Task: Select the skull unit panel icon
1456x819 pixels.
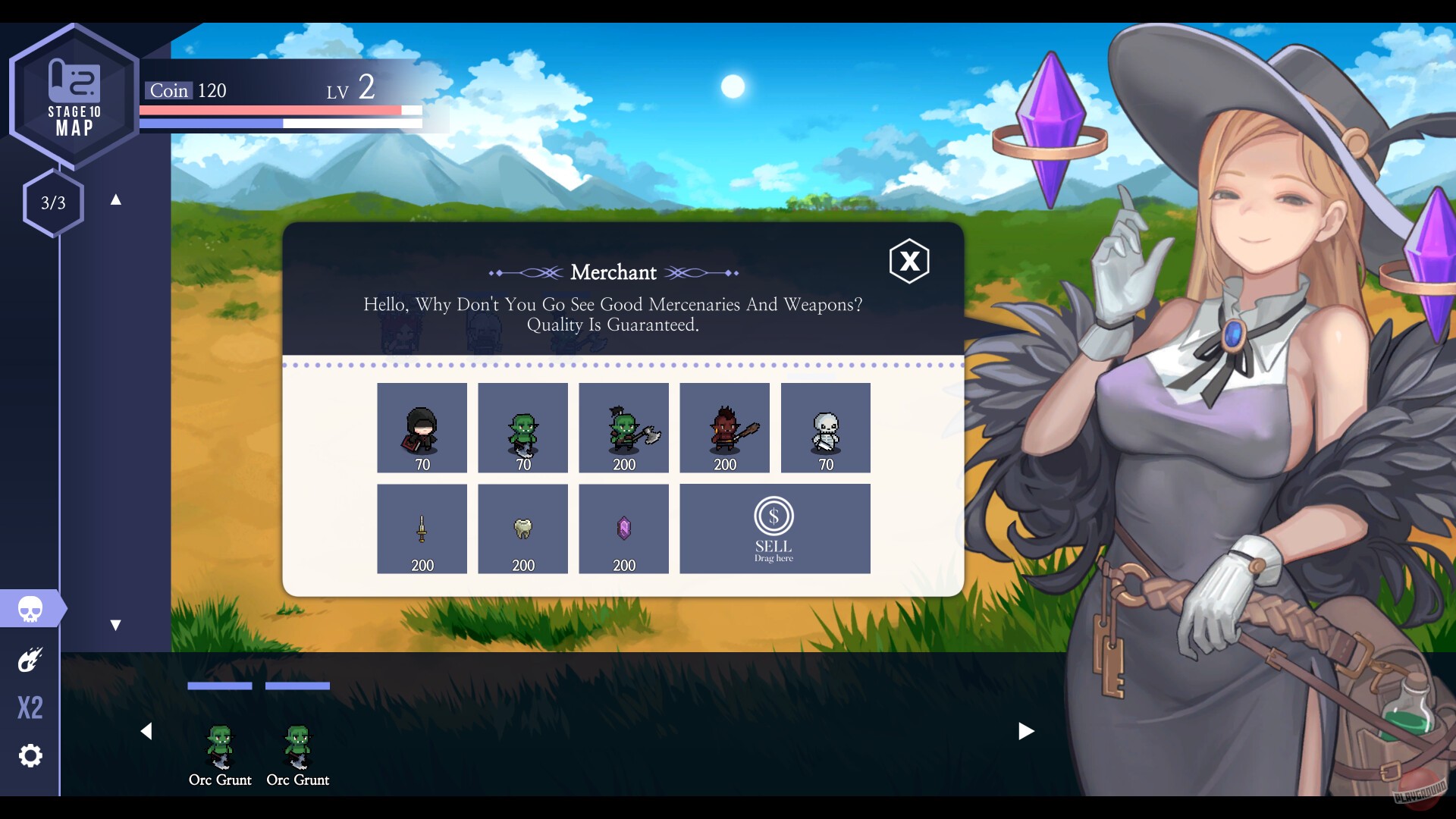Action: click(30, 608)
